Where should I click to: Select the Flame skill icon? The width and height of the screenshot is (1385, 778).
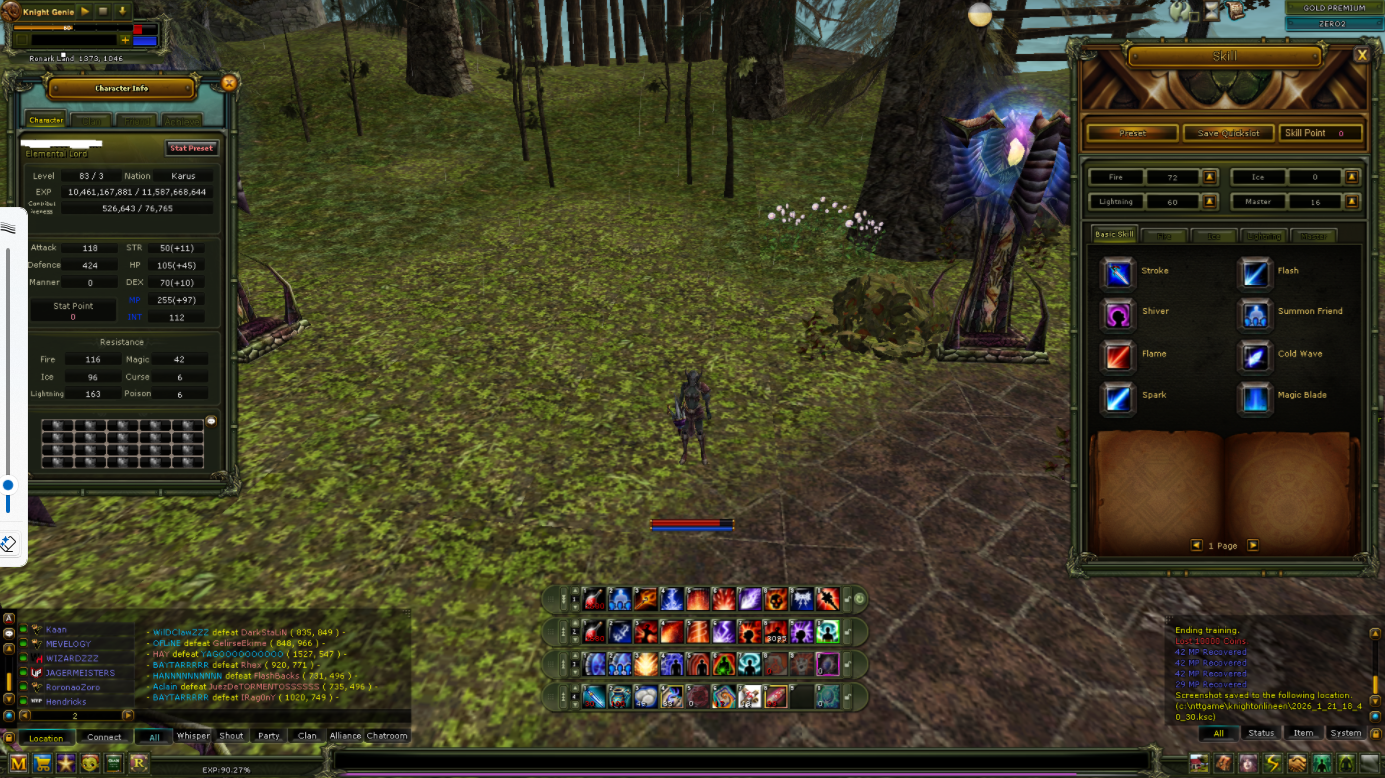(x=1117, y=356)
